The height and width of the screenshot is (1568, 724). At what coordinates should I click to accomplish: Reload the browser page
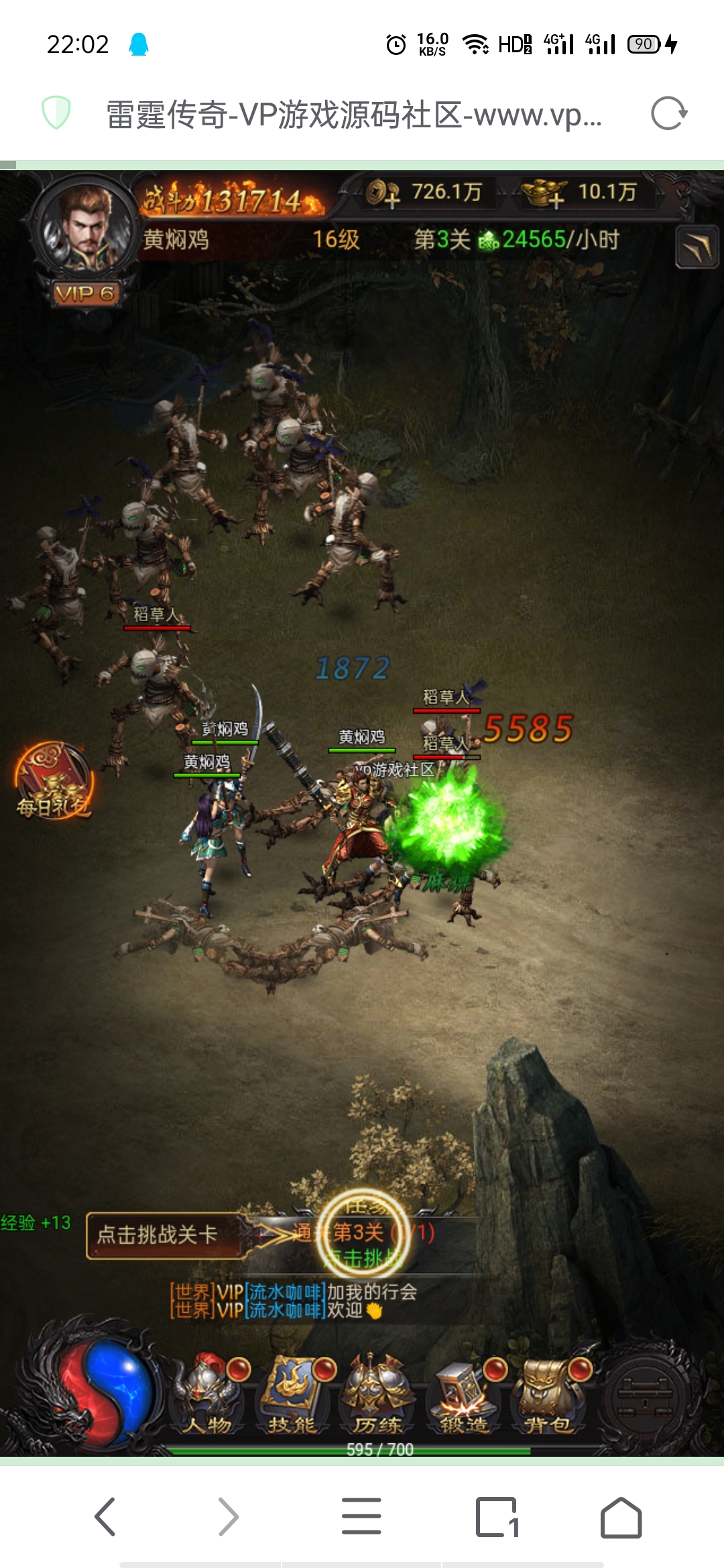pos(668,113)
